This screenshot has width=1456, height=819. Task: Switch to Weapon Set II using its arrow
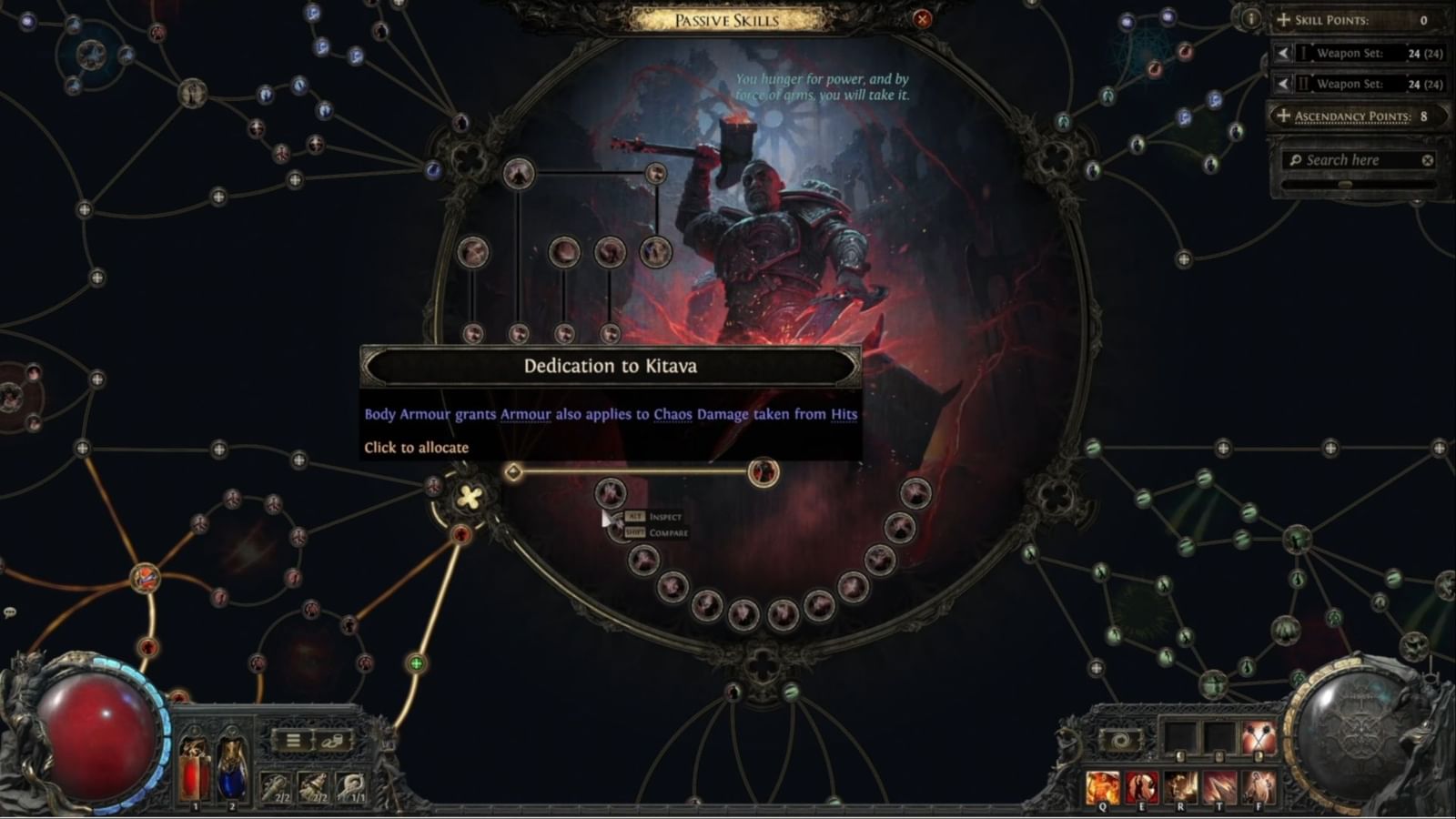coord(1283,84)
